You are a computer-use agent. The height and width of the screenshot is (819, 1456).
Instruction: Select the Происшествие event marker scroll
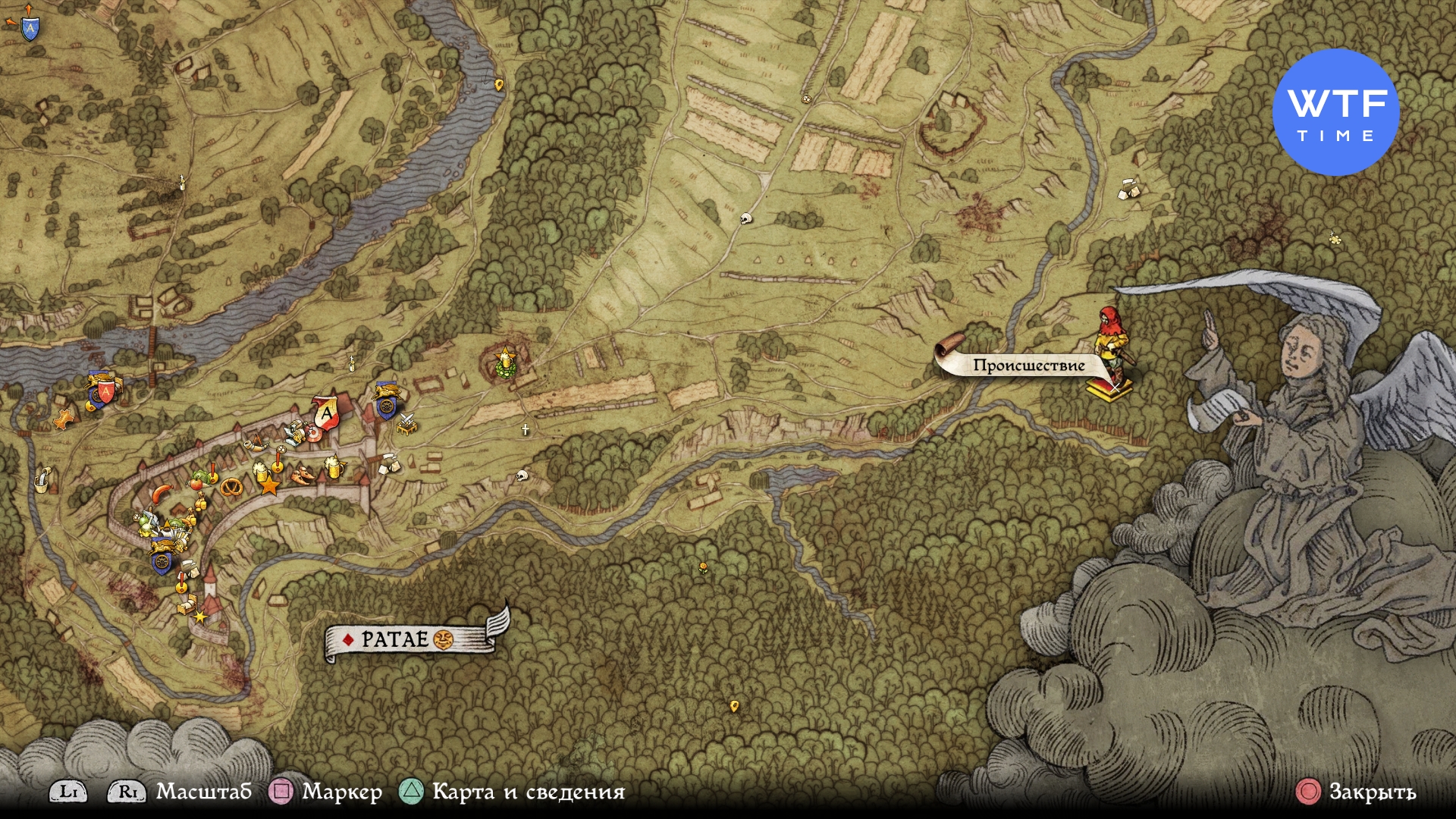1028,365
